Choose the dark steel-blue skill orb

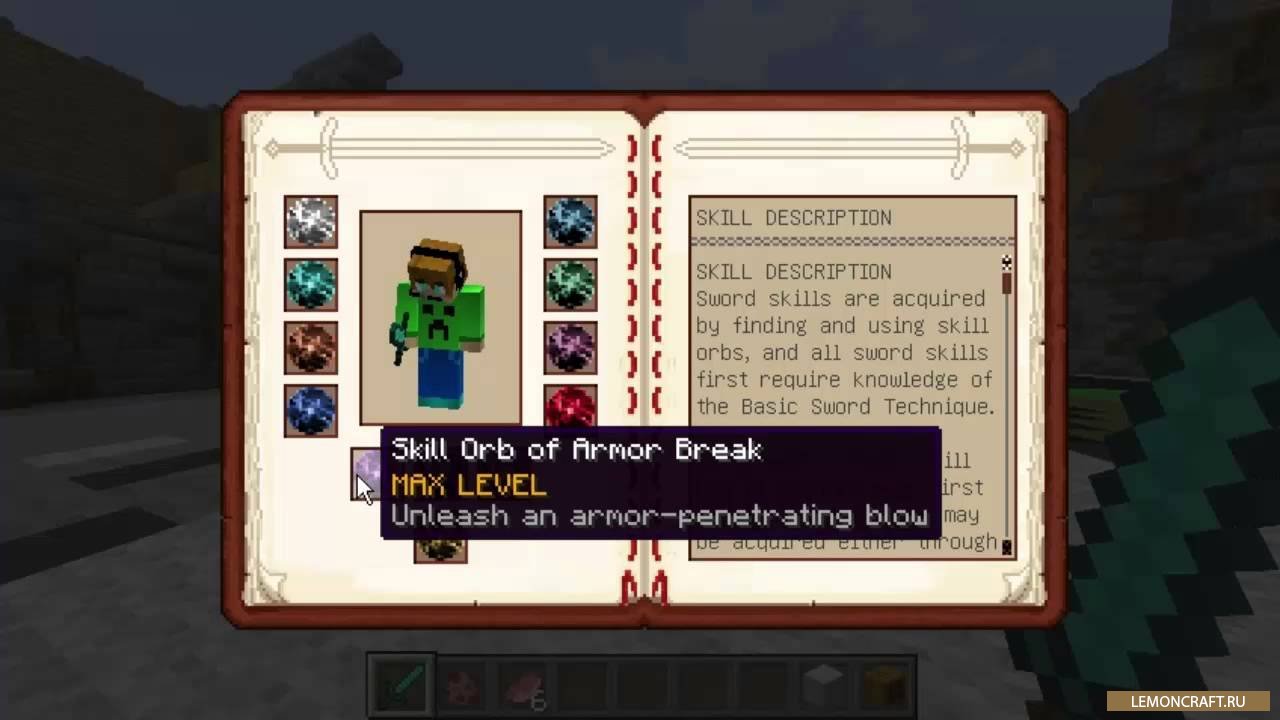coord(570,222)
